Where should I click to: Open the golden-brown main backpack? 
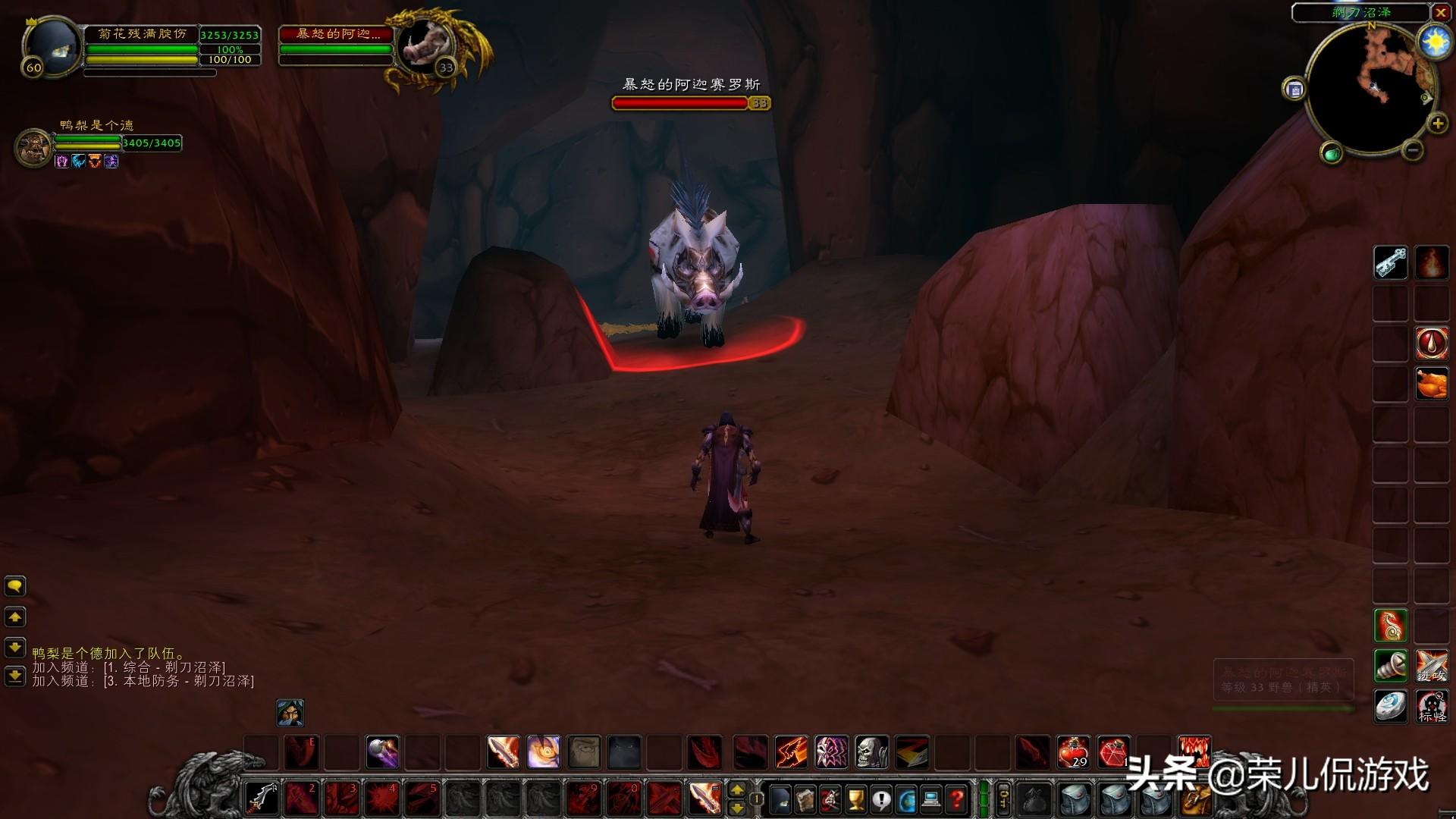pos(1196,799)
